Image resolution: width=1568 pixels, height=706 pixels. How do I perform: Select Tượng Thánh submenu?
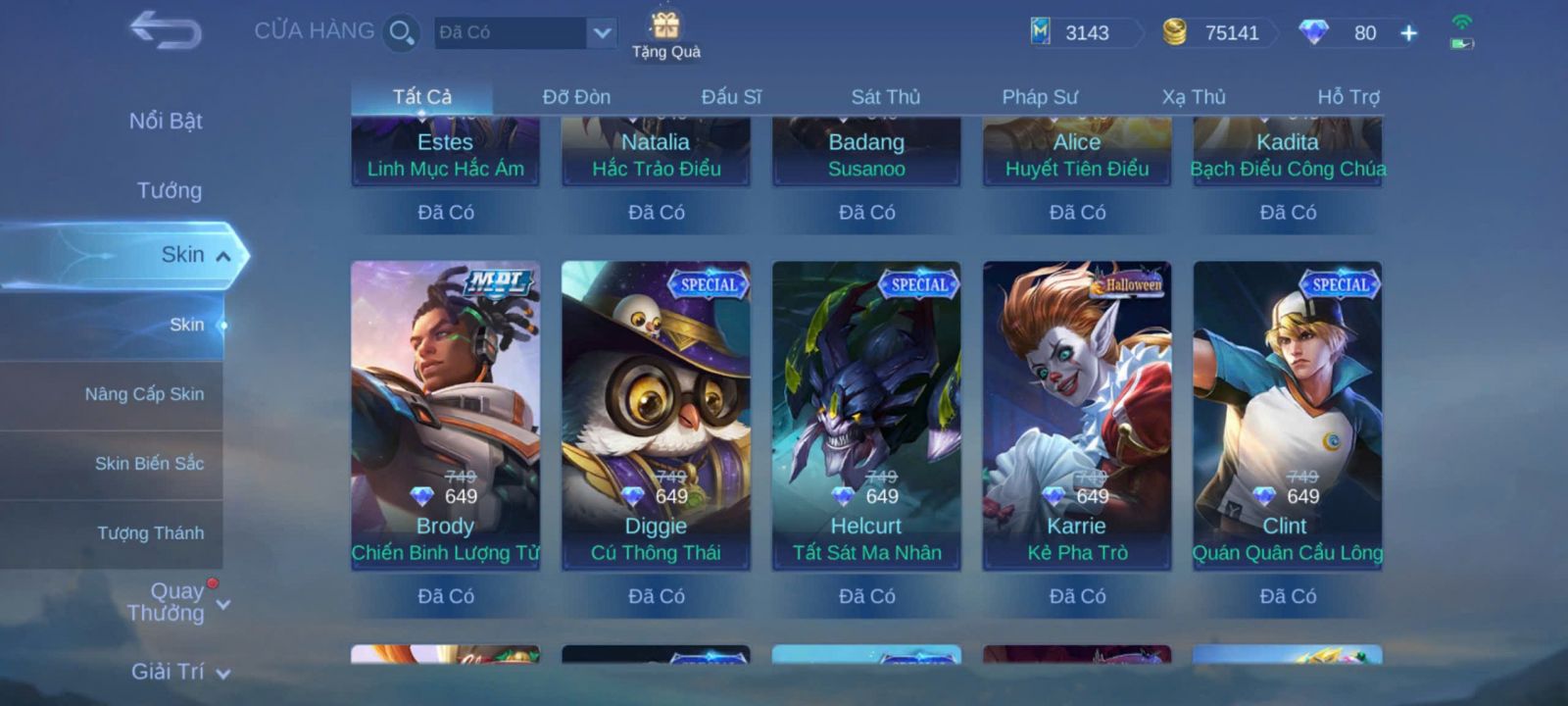pyautogui.click(x=150, y=532)
